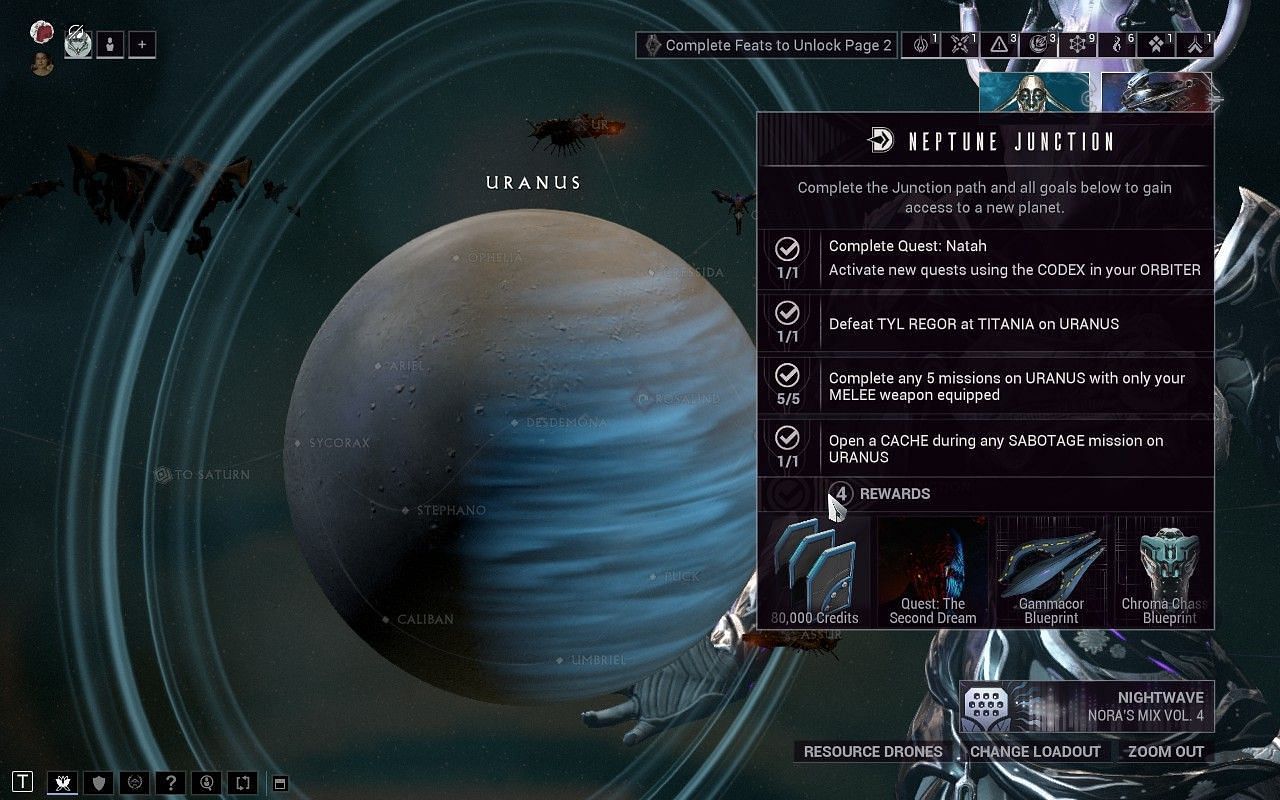The image size is (1280, 800).
Task: Open the golden mask event thumbnail
Action: (1033, 92)
